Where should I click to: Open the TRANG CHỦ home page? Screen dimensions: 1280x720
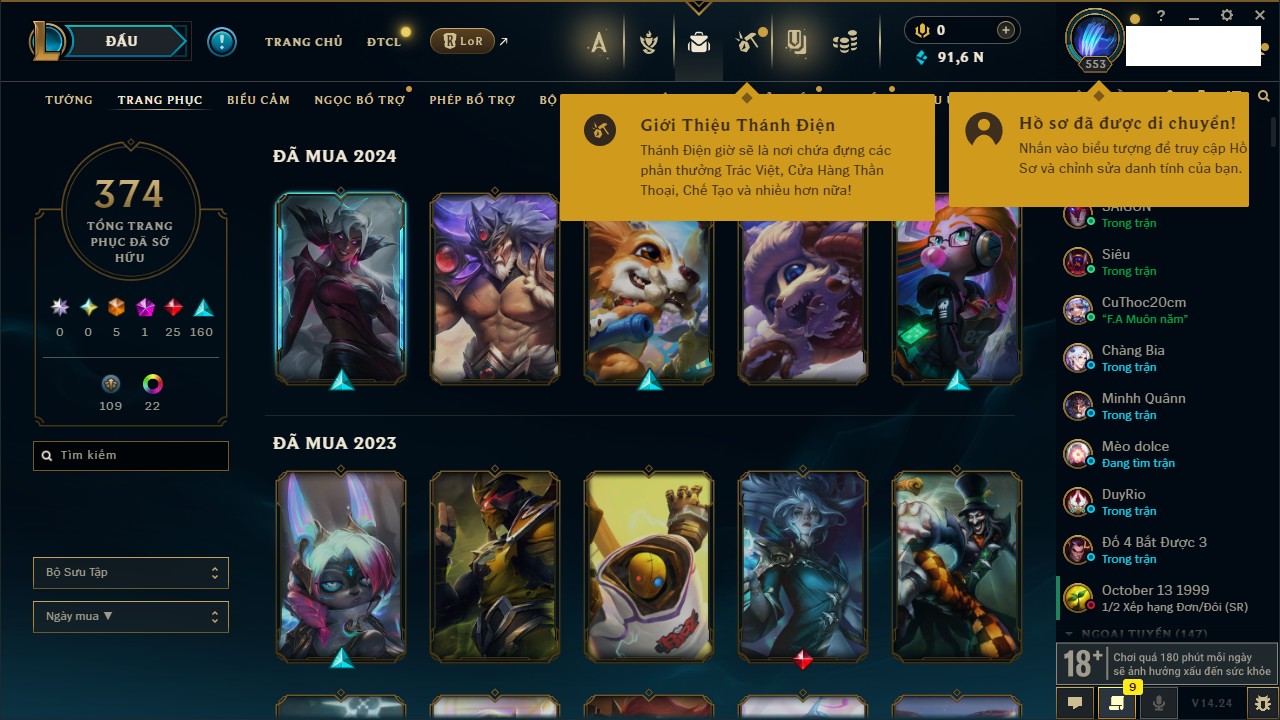coord(303,42)
